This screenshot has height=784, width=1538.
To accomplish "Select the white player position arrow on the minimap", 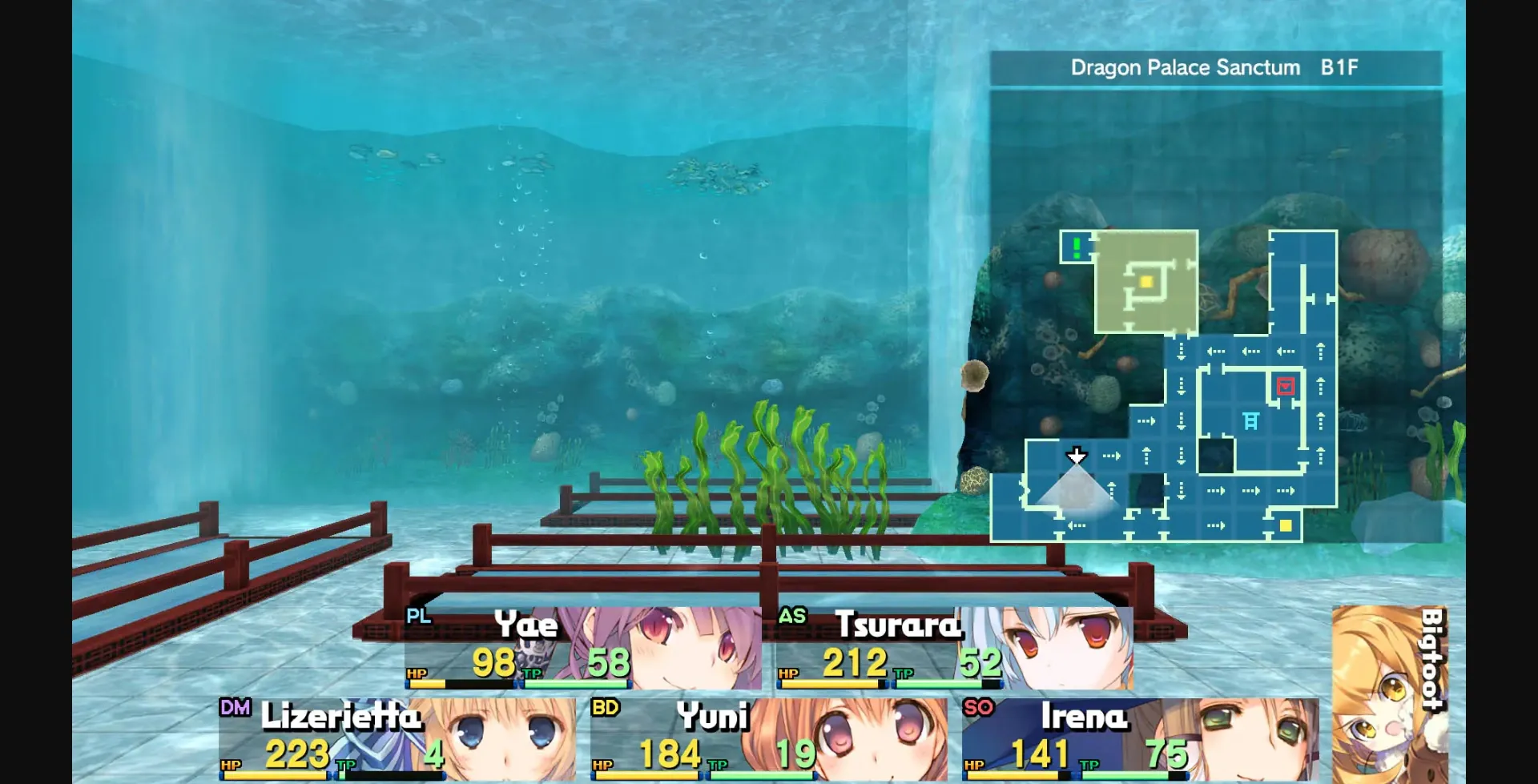I will 1077,455.
